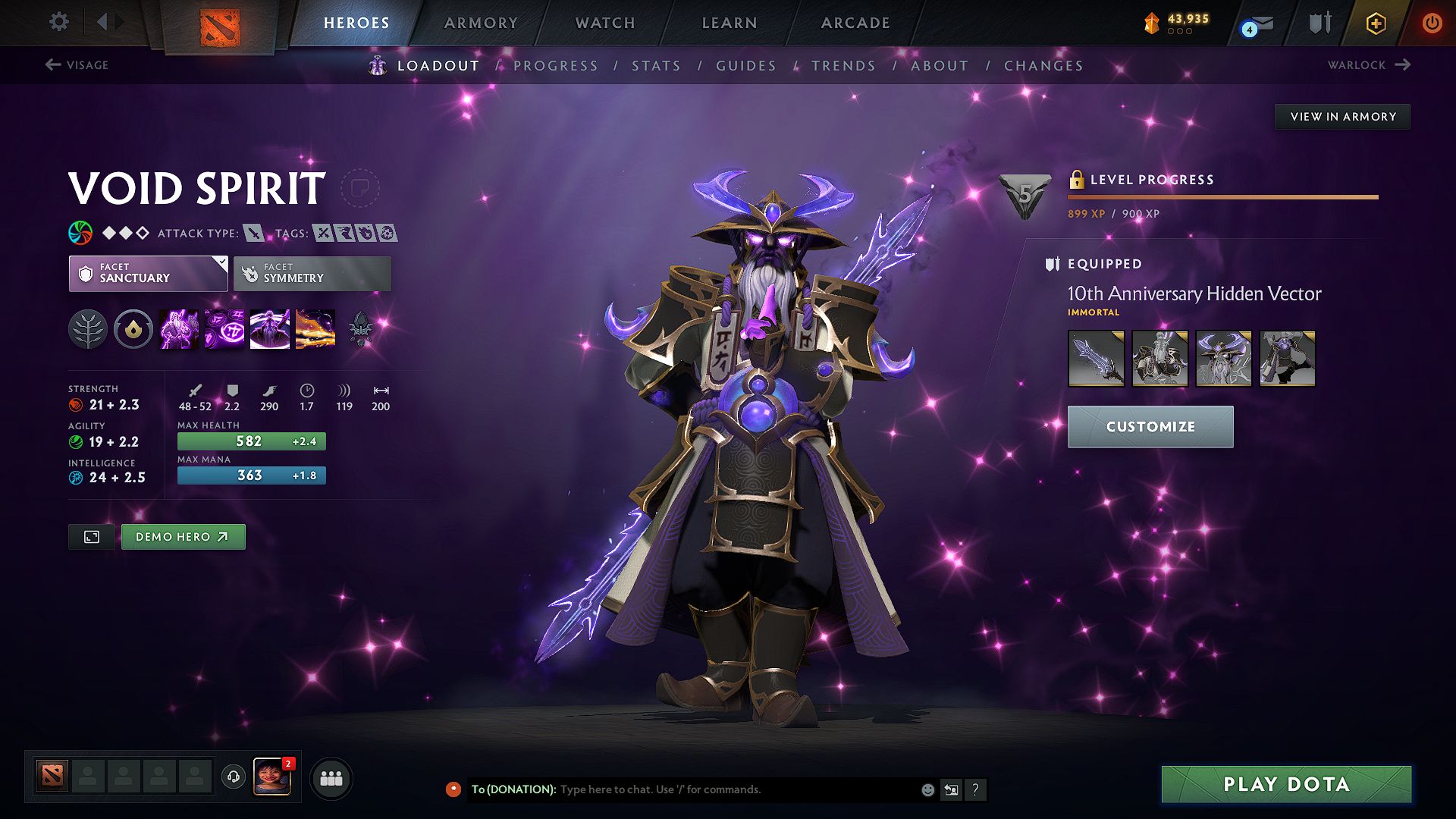The width and height of the screenshot is (1456, 819).
Task: Switch to the STATS tab
Action: coord(657,65)
